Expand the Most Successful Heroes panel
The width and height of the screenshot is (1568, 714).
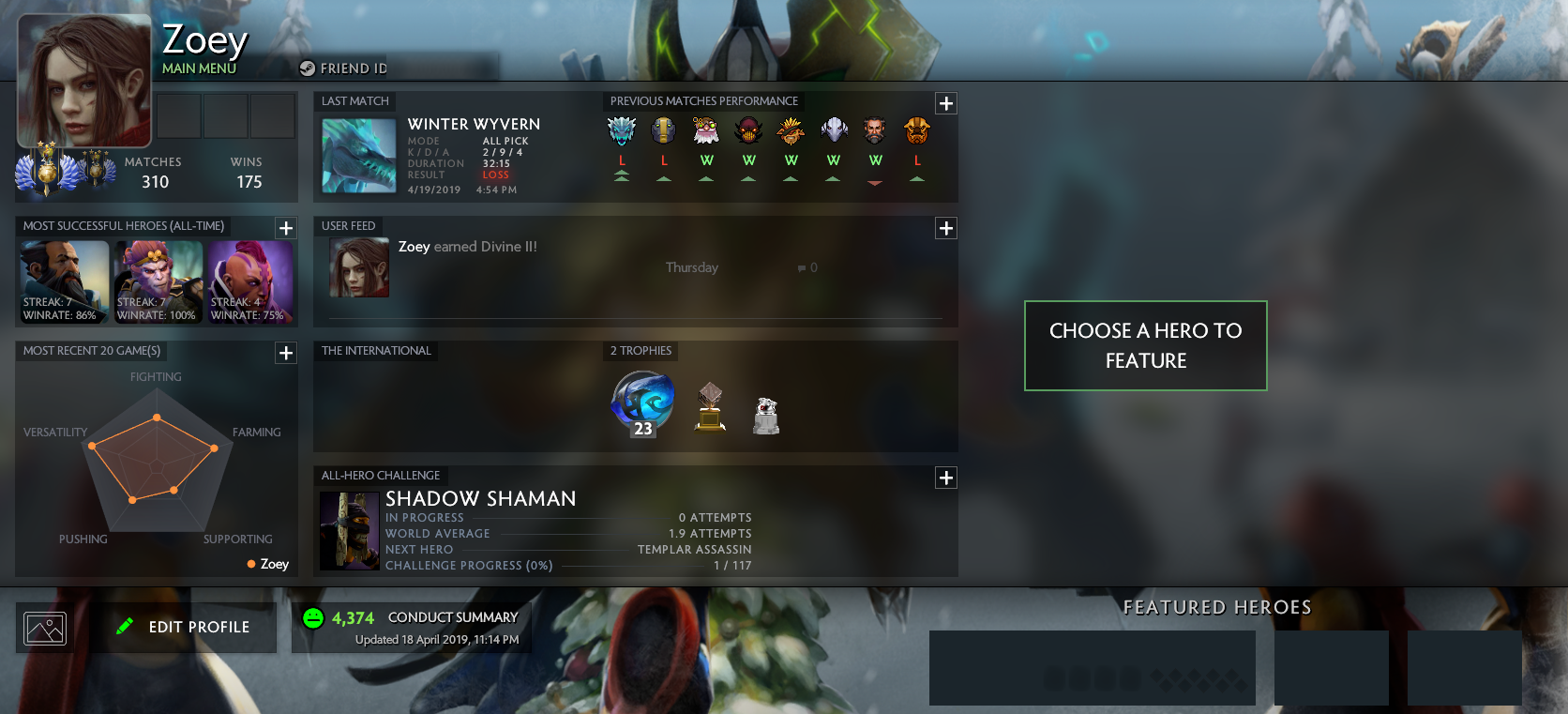pos(286,226)
